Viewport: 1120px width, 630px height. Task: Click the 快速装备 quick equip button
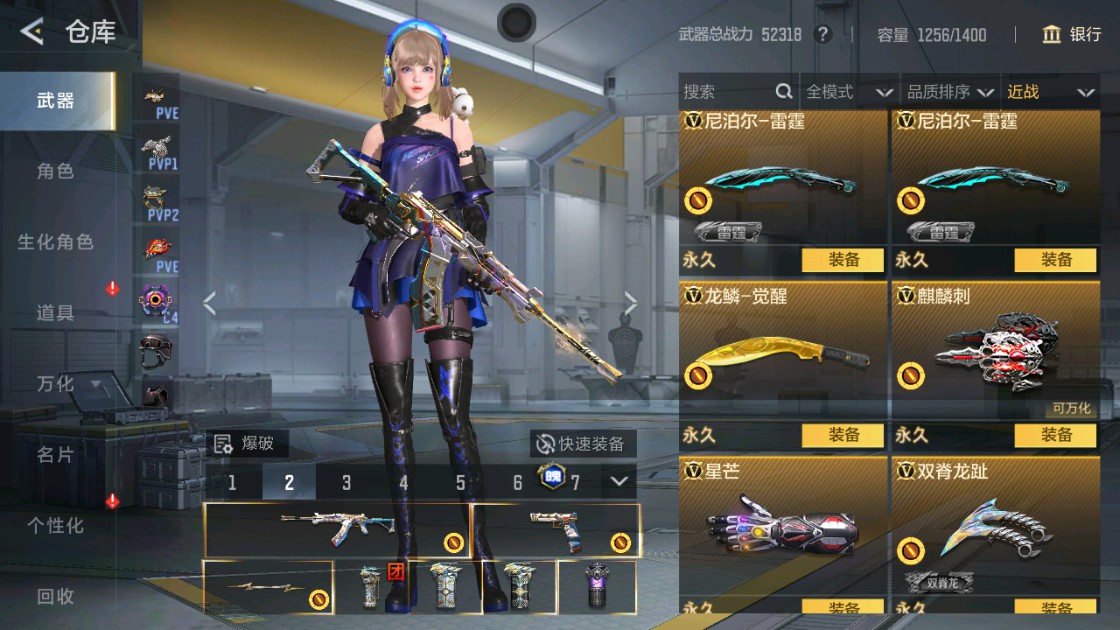582,444
